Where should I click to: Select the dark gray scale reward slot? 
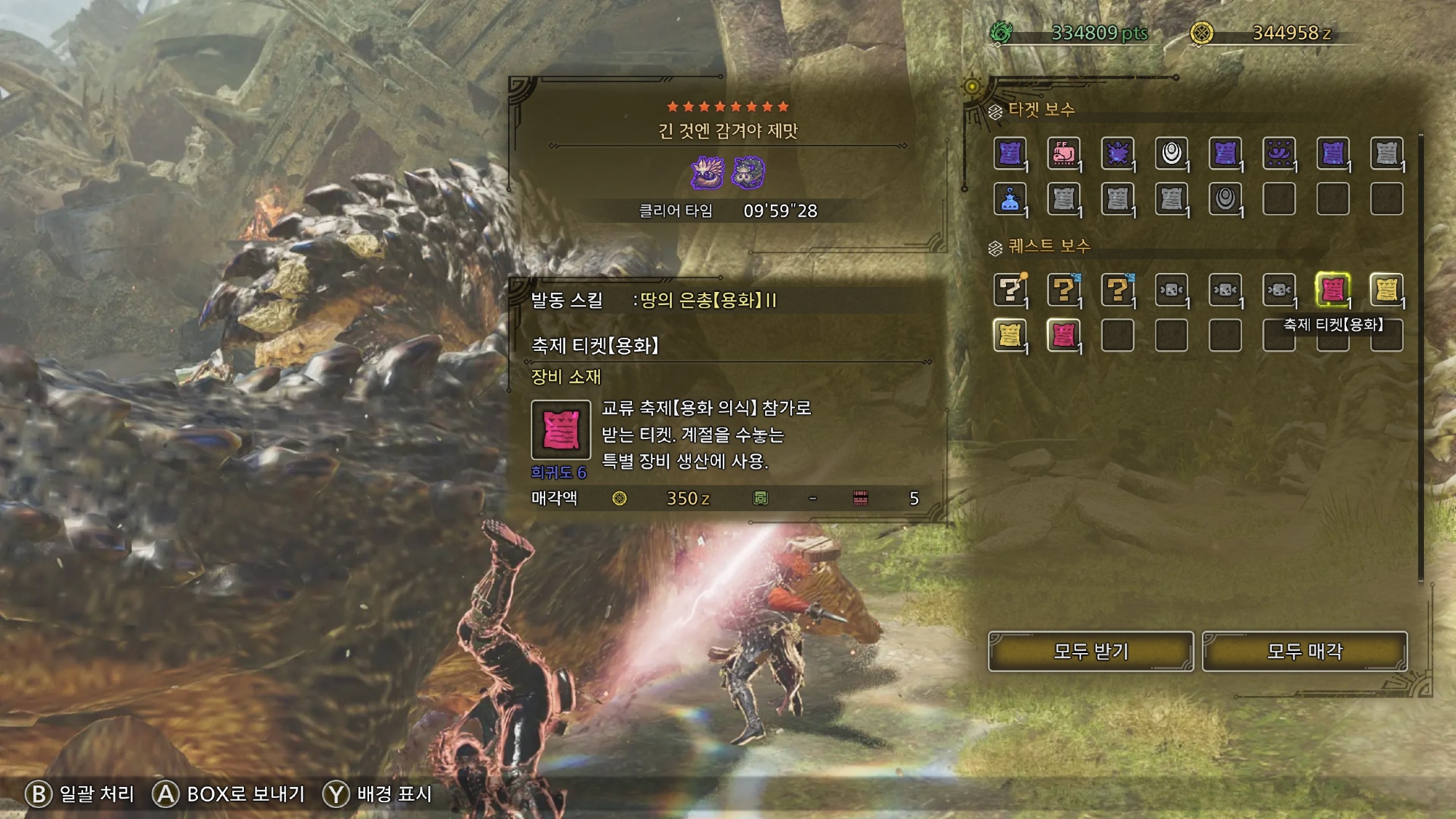(x=1224, y=199)
